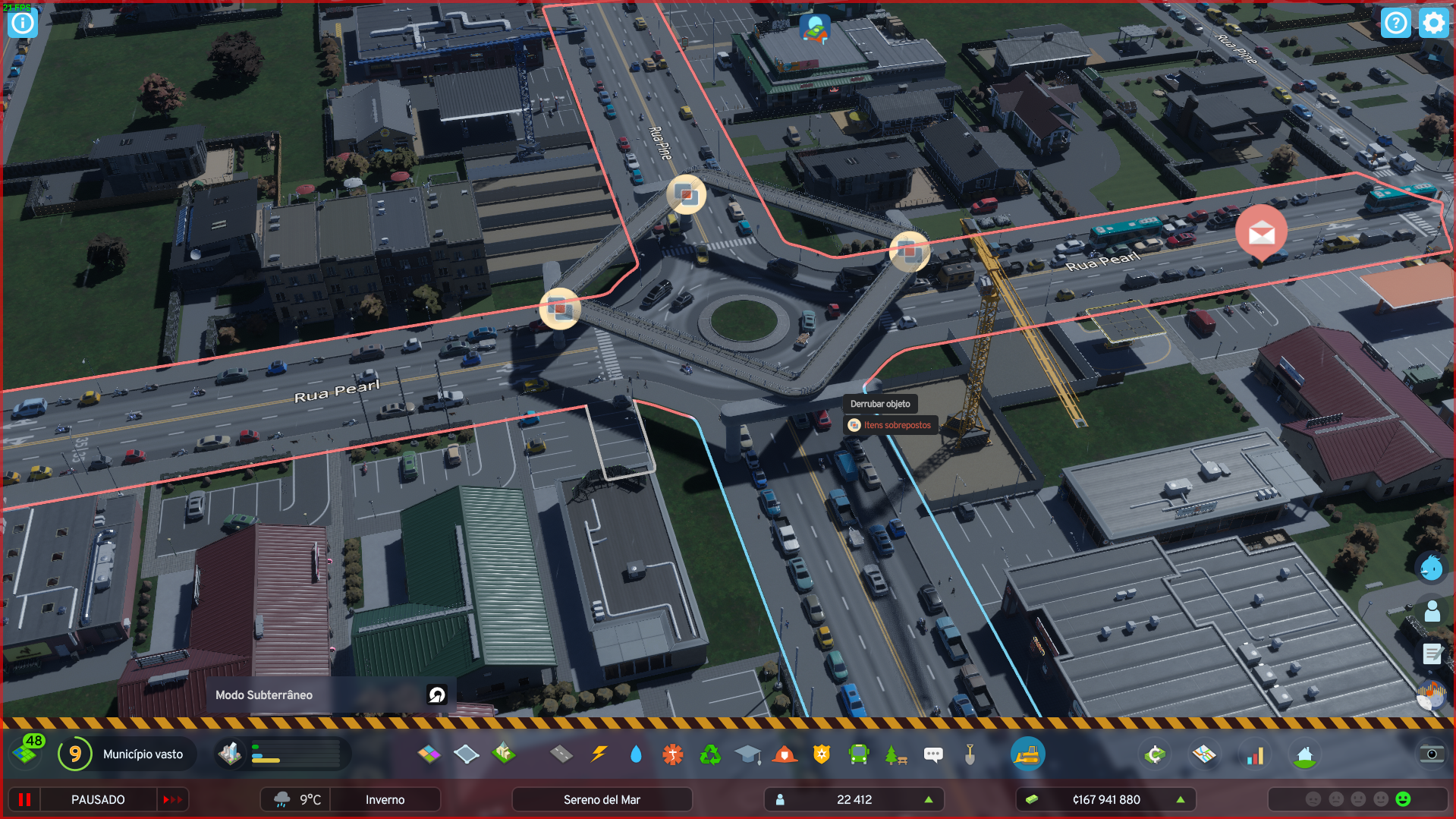Viewport: 1456px width, 819px height.
Task: Select the Education services icon
Action: coord(747,754)
